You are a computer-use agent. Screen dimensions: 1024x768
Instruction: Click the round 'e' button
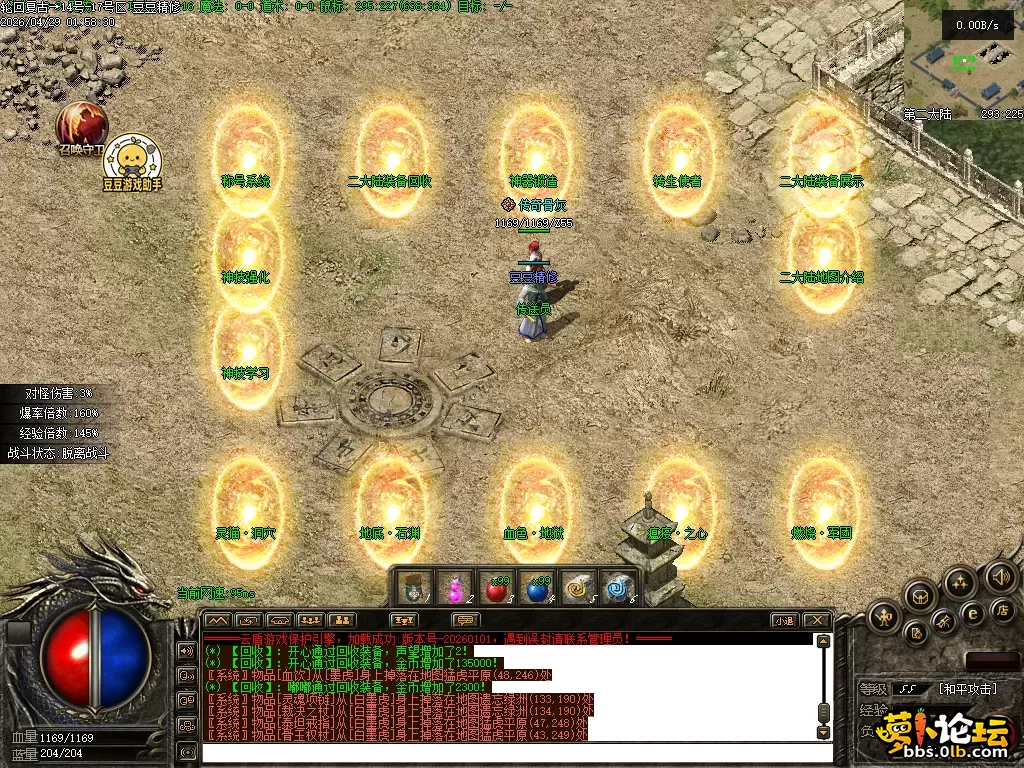tap(971, 613)
